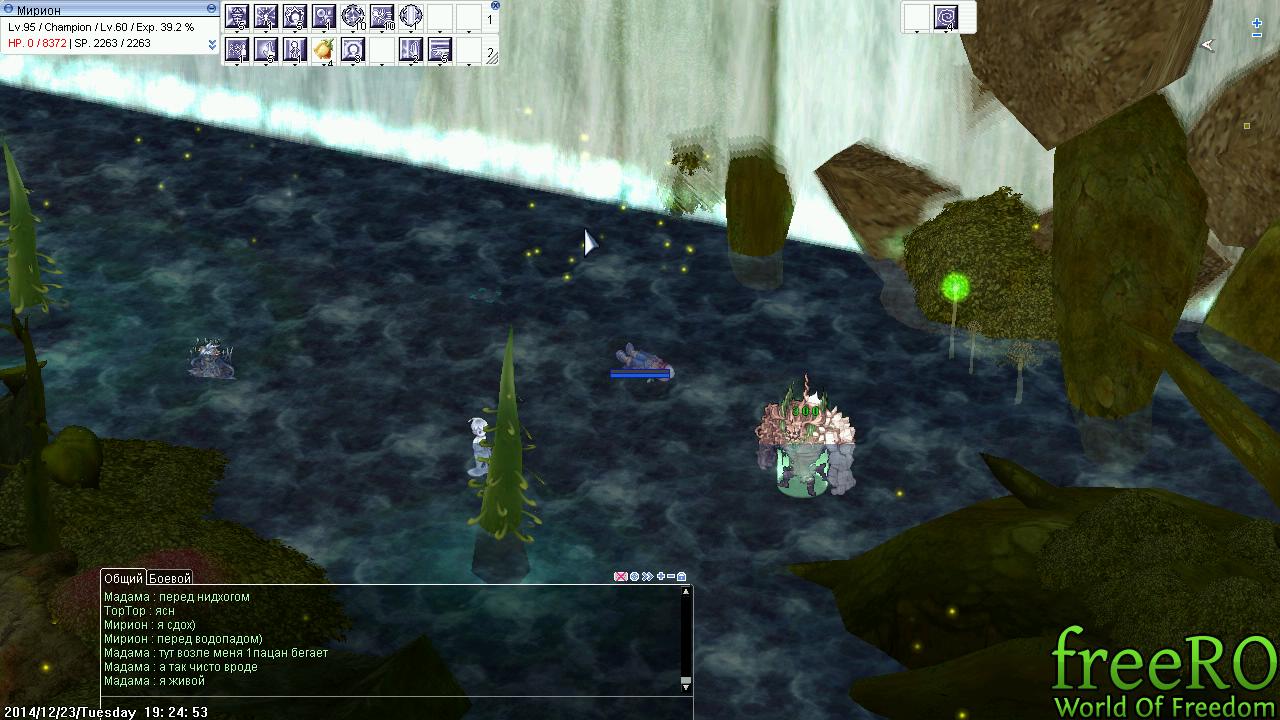Shrink the chat window with its minus button

[671, 577]
